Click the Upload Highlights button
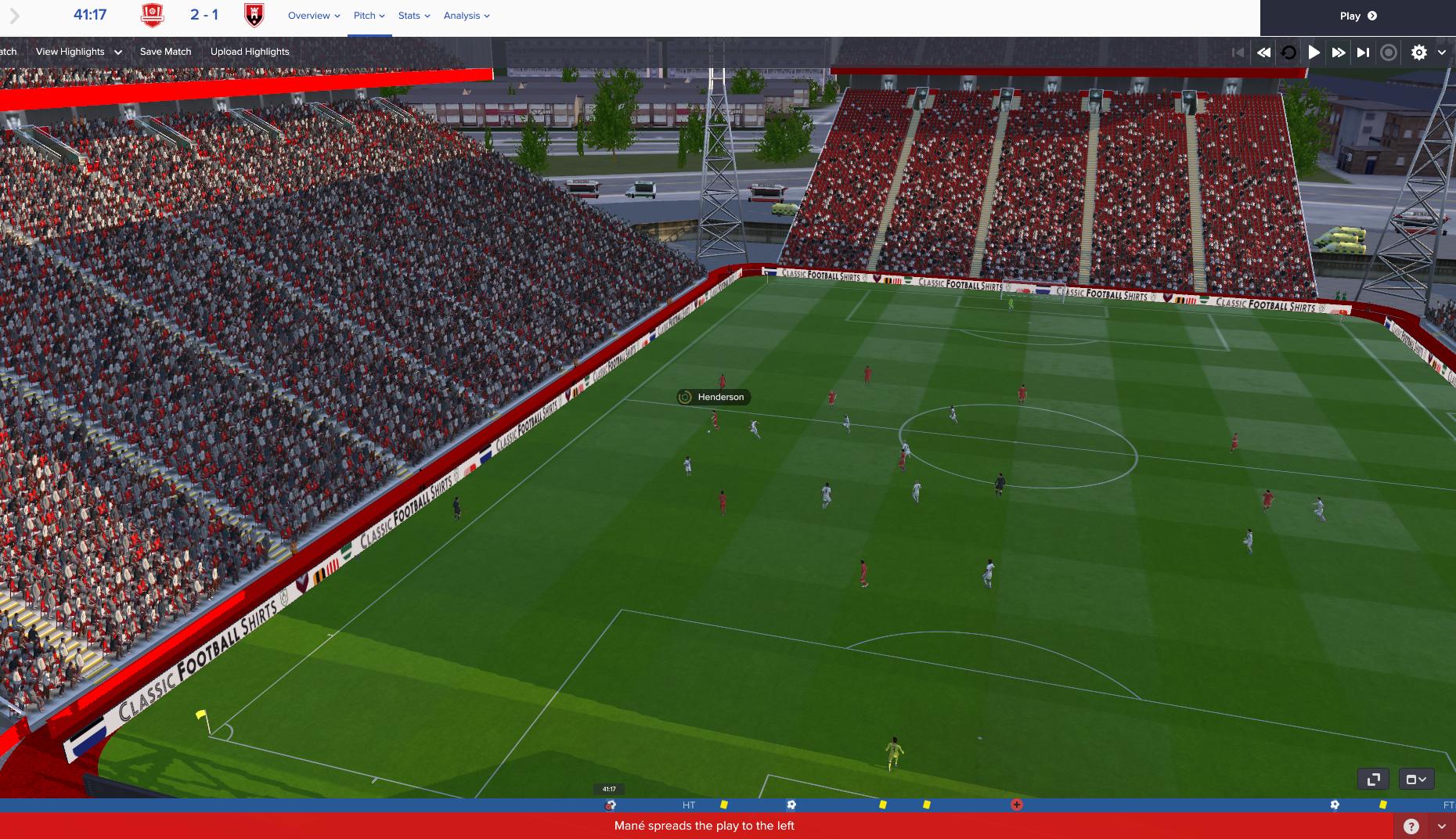This screenshot has width=1456, height=839. tap(249, 51)
